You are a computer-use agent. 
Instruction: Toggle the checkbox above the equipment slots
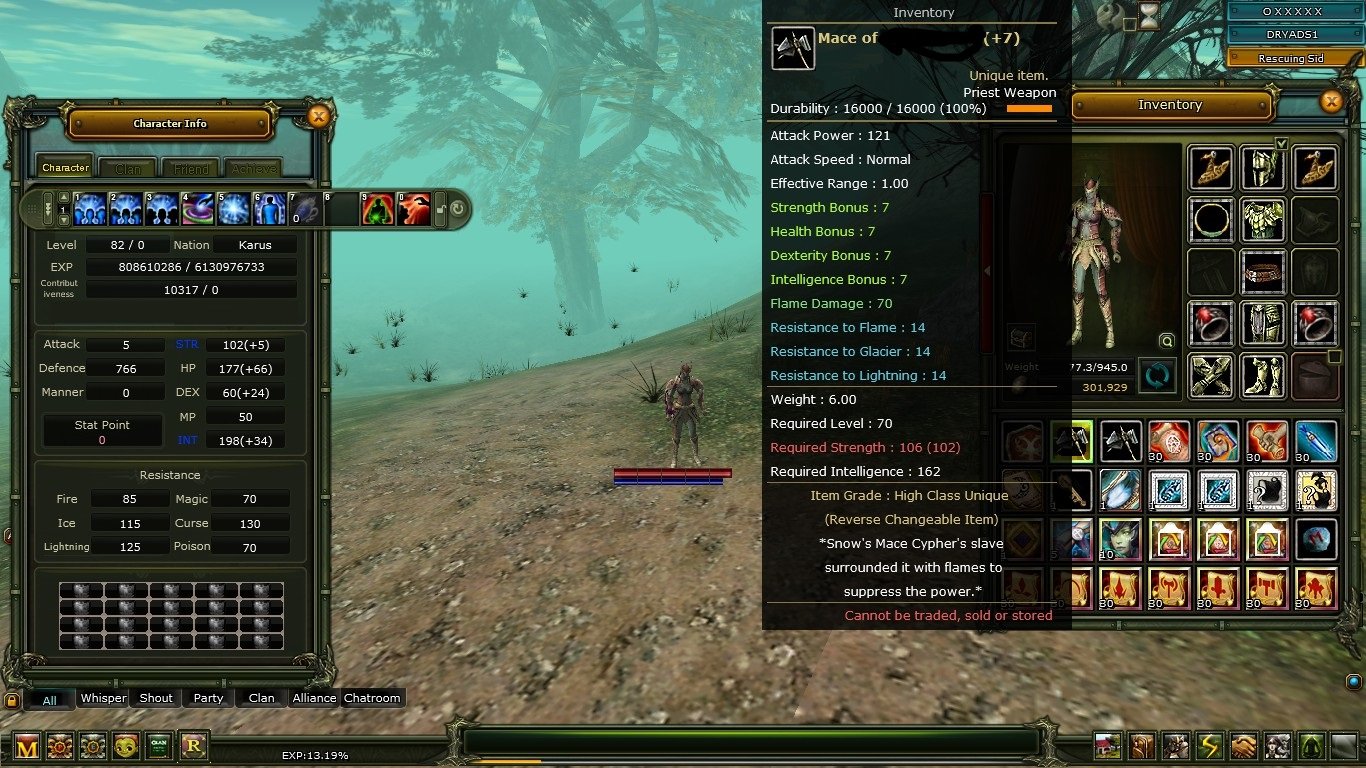(x=1281, y=144)
